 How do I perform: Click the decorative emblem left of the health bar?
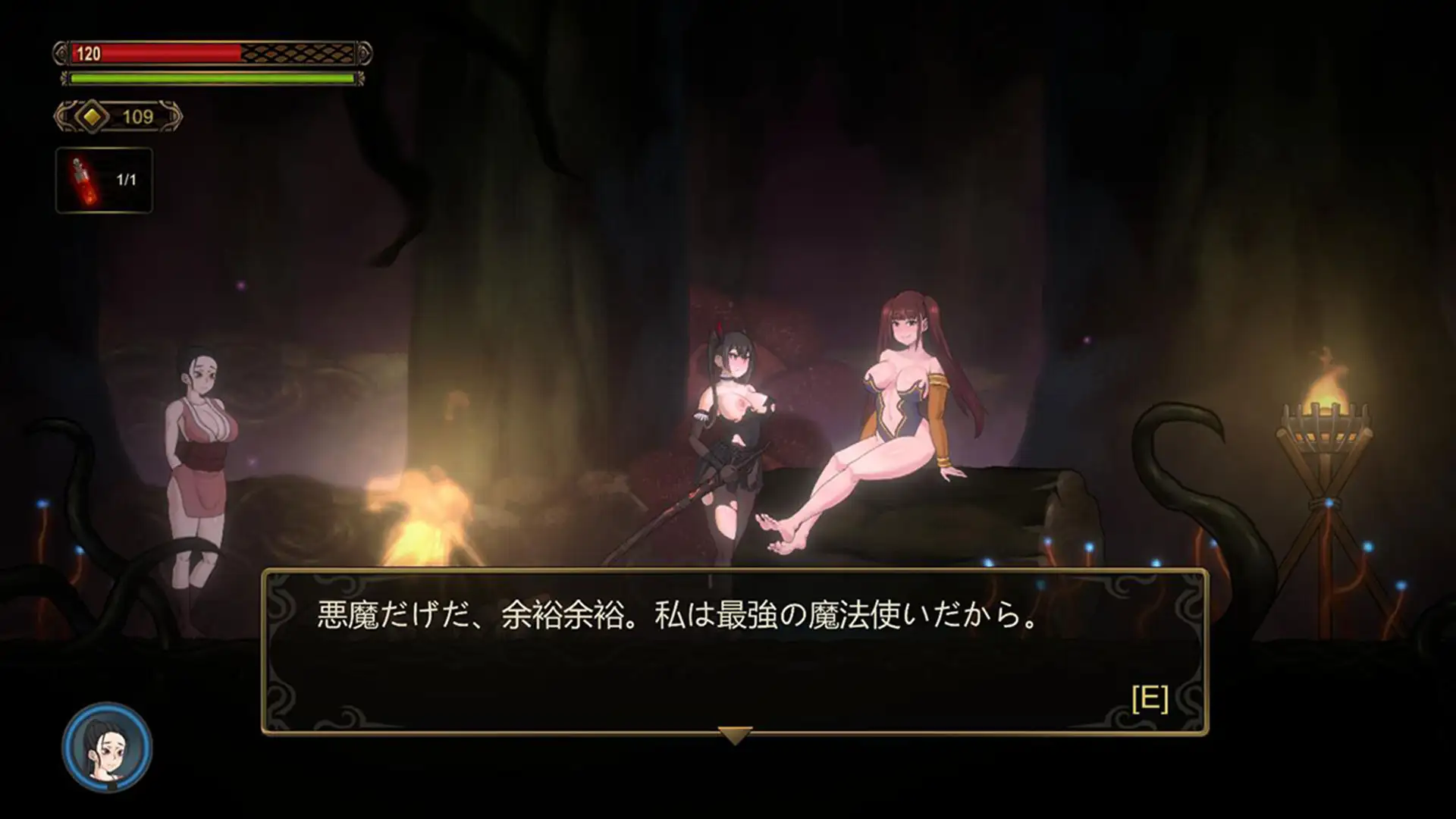tap(59, 52)
